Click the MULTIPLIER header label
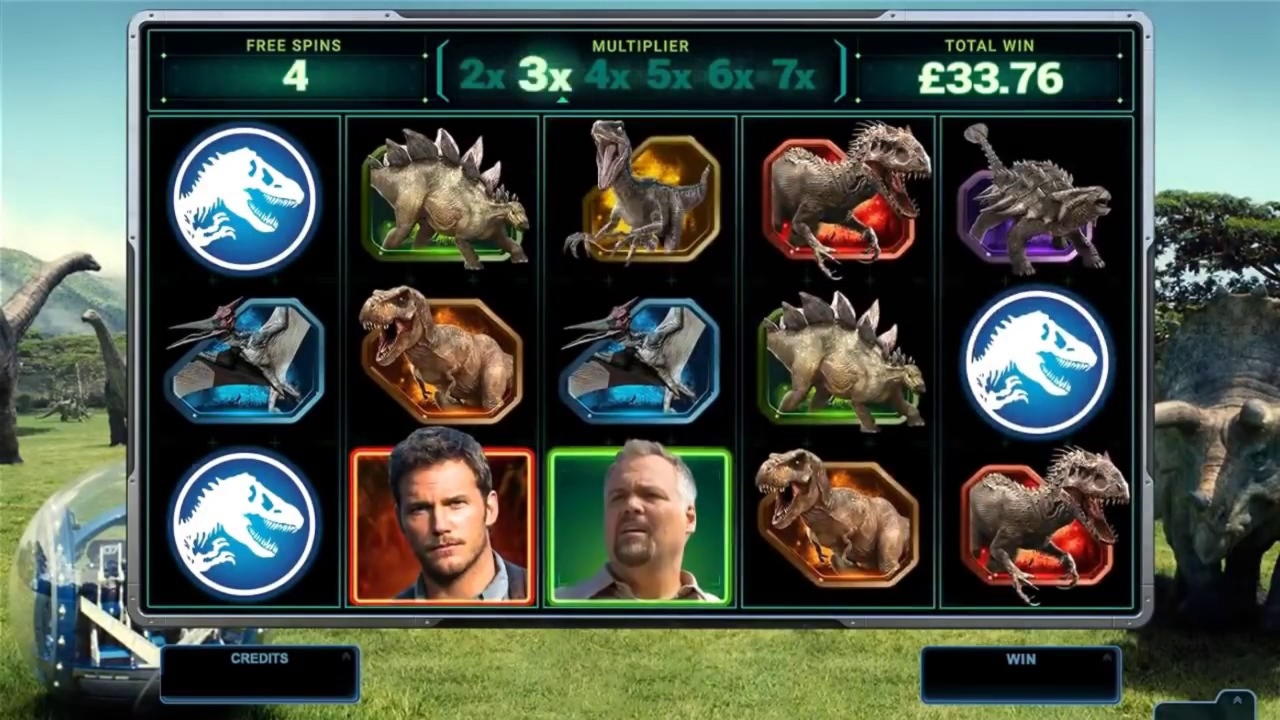The image size is (1280, 720). [639, 46]
